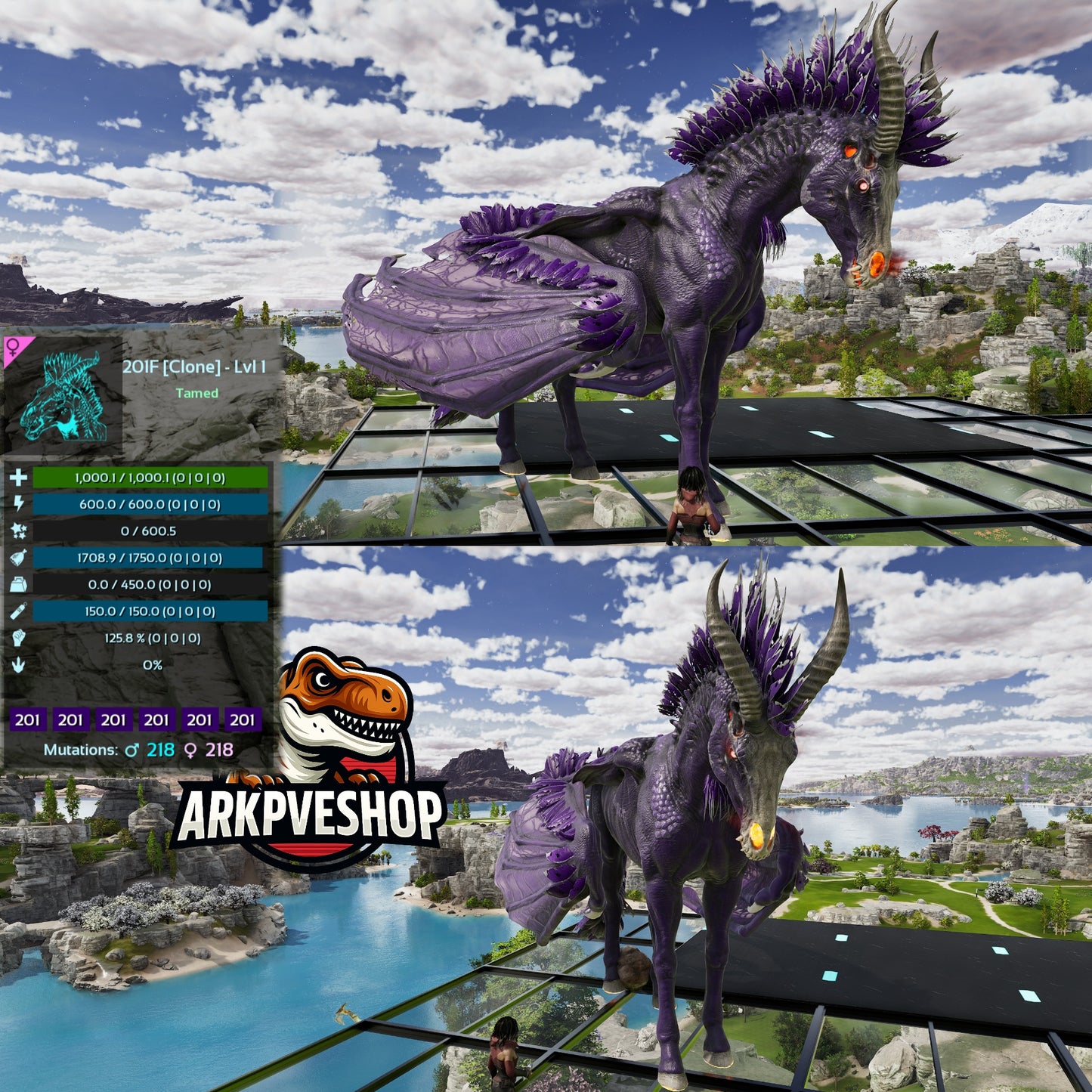This screenshot has height=1092, width=1092.
Task: Click the teal creature portrait thumbnail
Action: click(63, 397)
